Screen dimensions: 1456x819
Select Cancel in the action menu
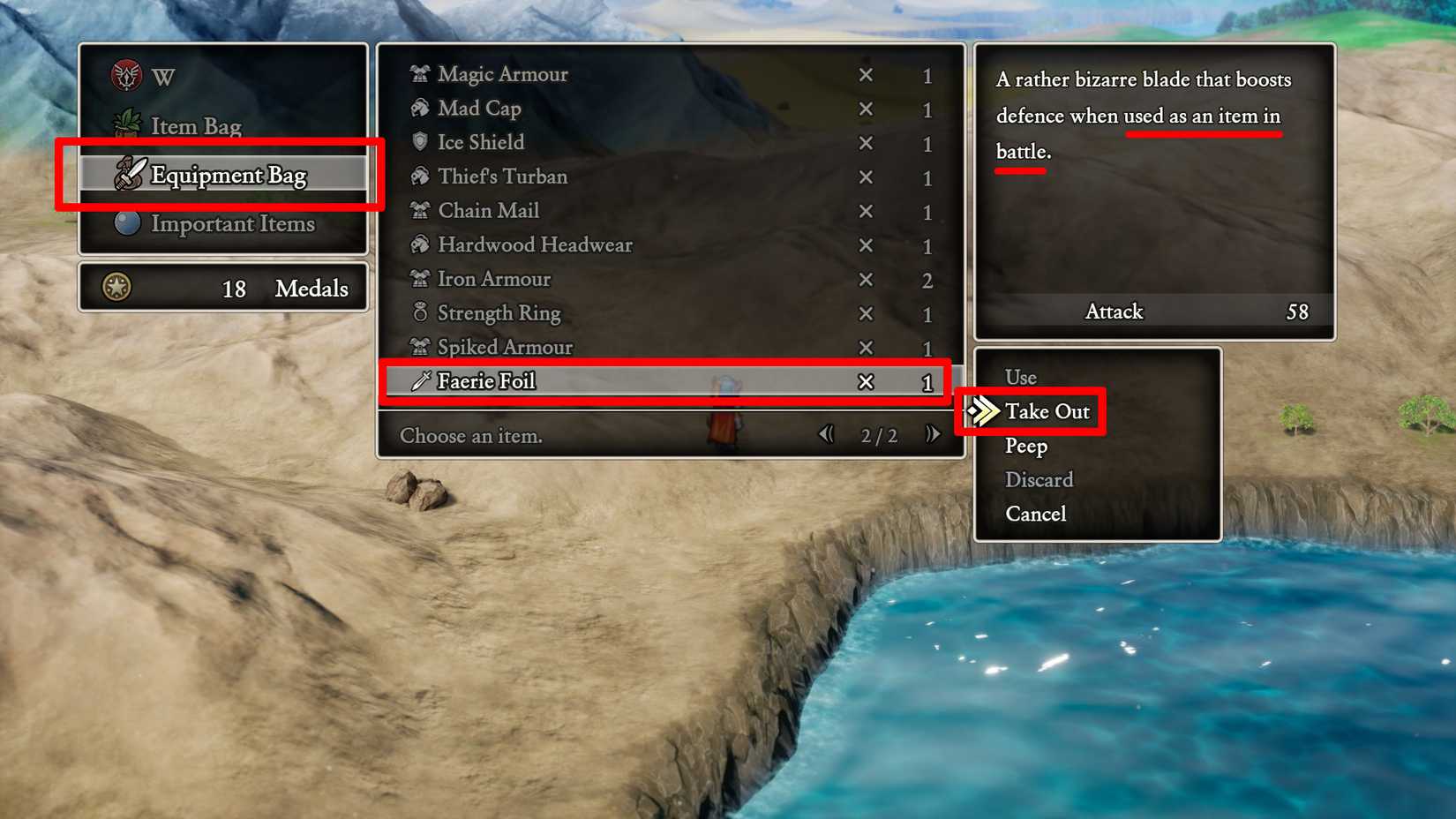(1035, 514)
